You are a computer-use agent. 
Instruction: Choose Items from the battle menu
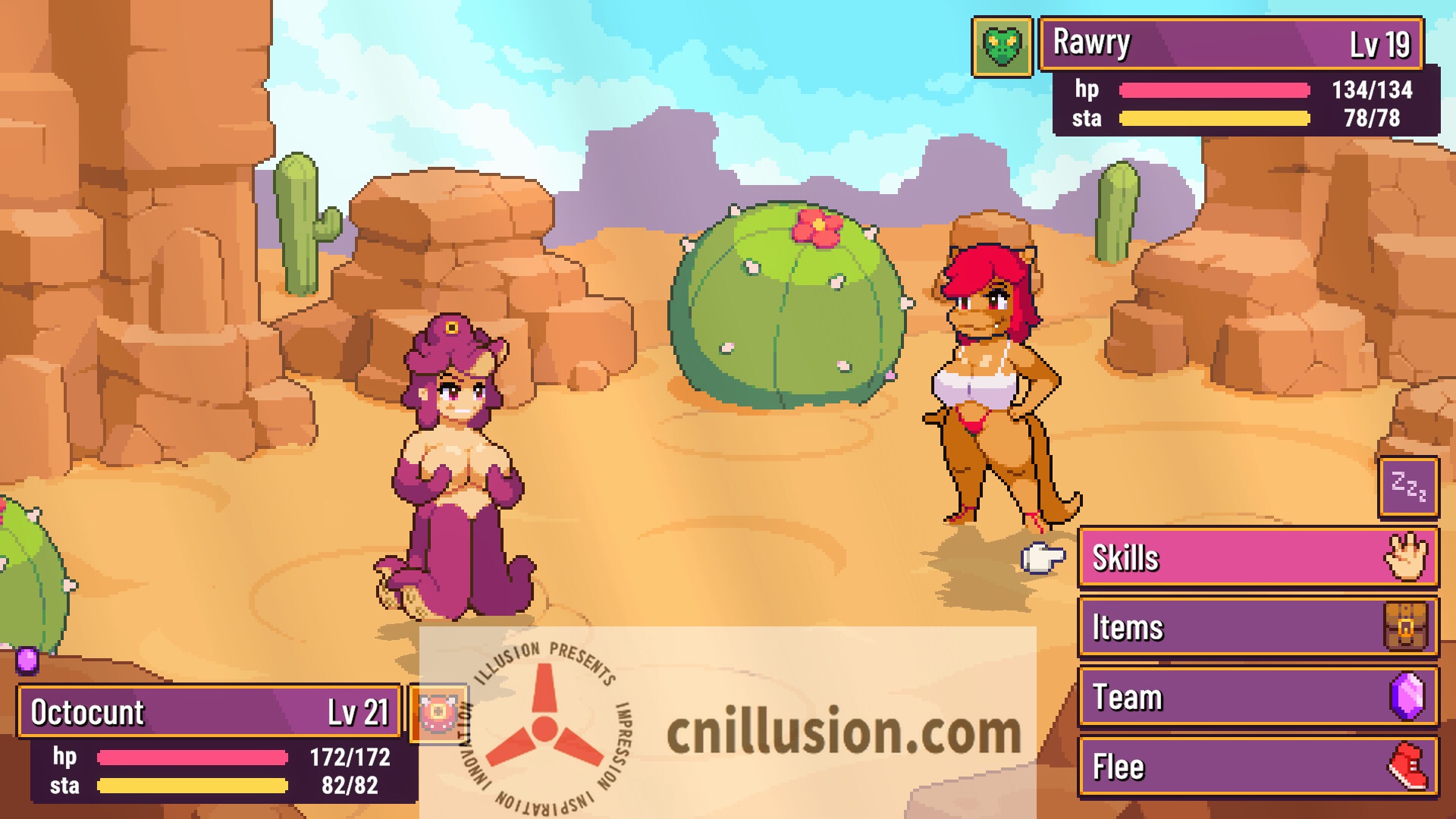tap(1257, 628)
